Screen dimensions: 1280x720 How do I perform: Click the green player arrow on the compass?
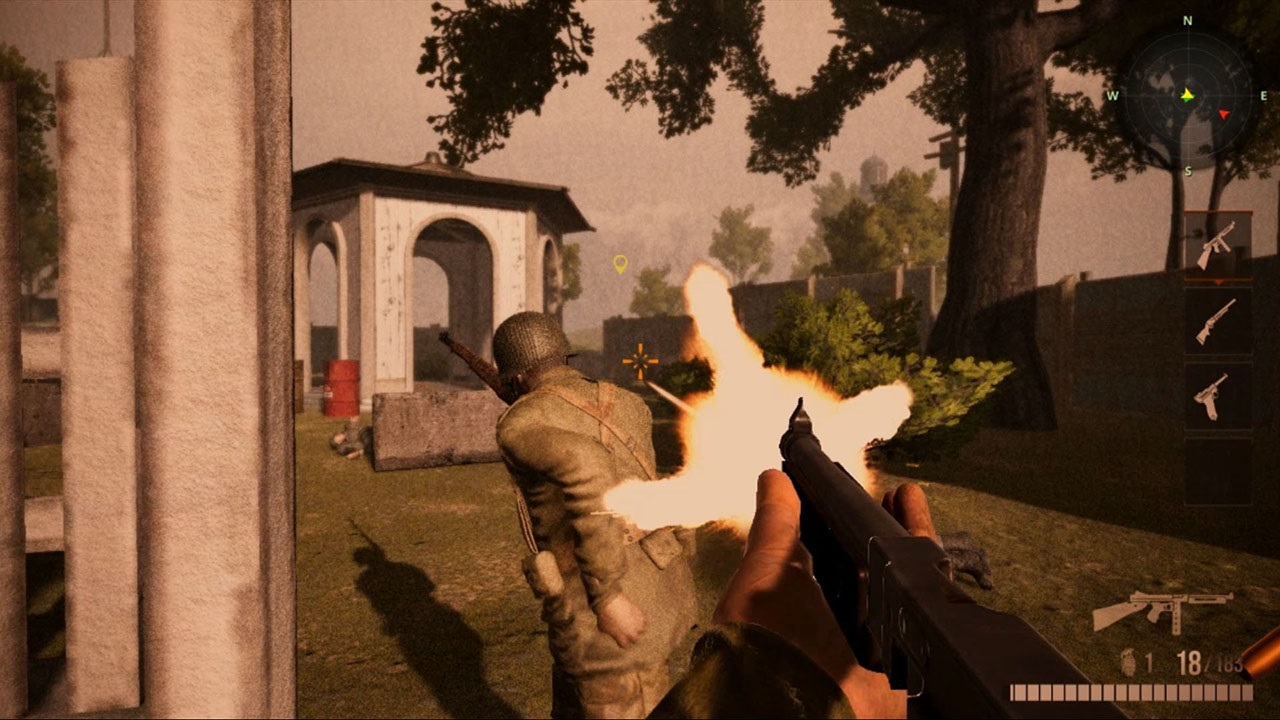(x=1187, y=96)
